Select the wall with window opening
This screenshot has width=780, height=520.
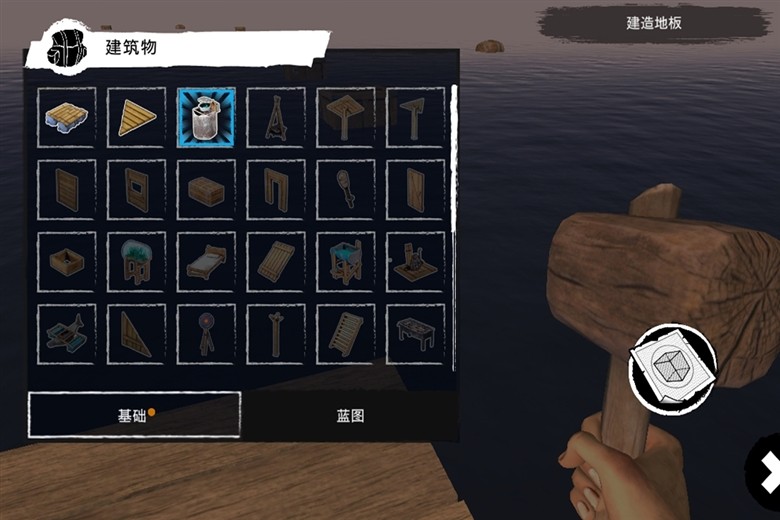pos(137,189)
